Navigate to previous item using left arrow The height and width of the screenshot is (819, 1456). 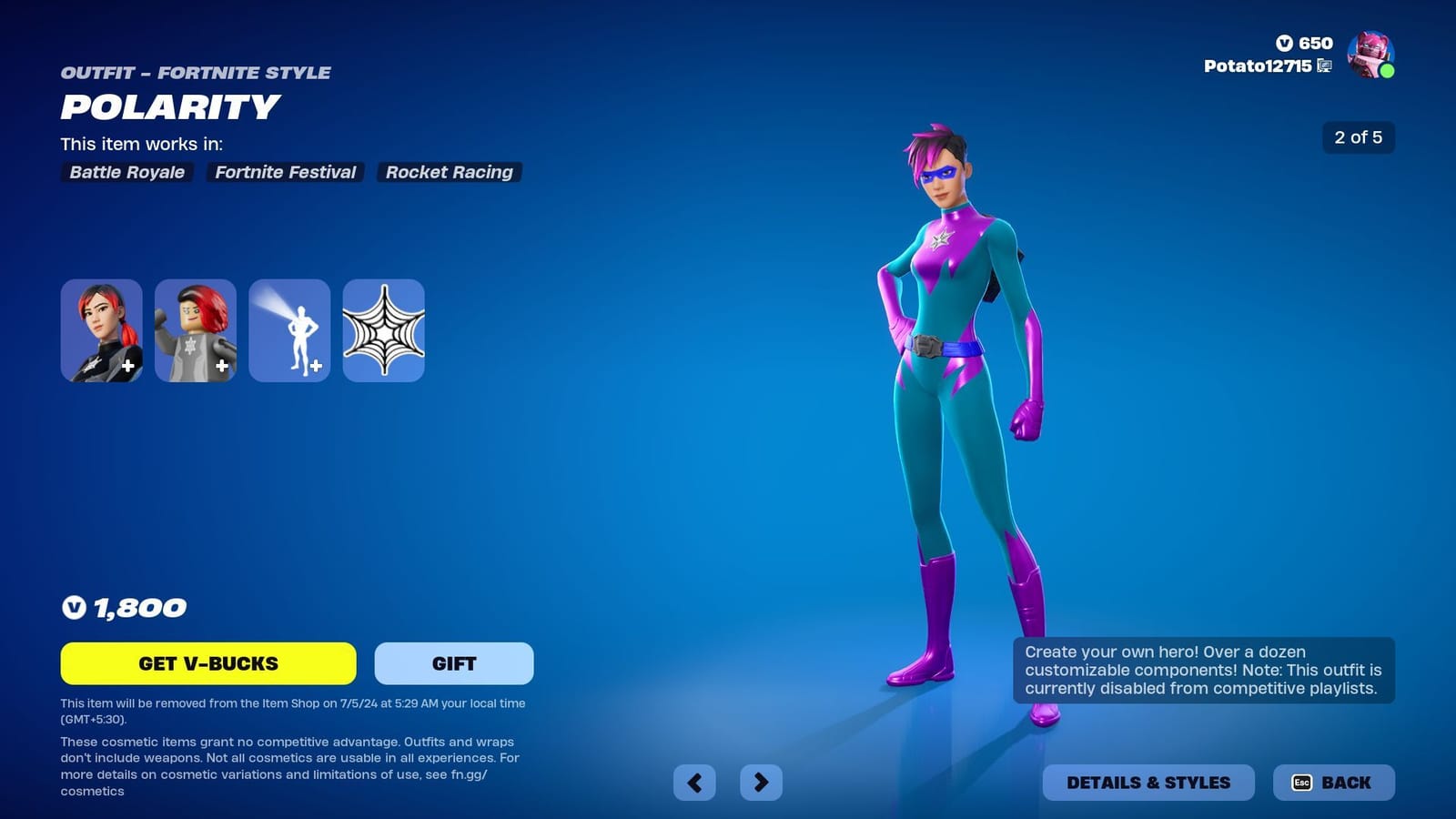(695, 782)
